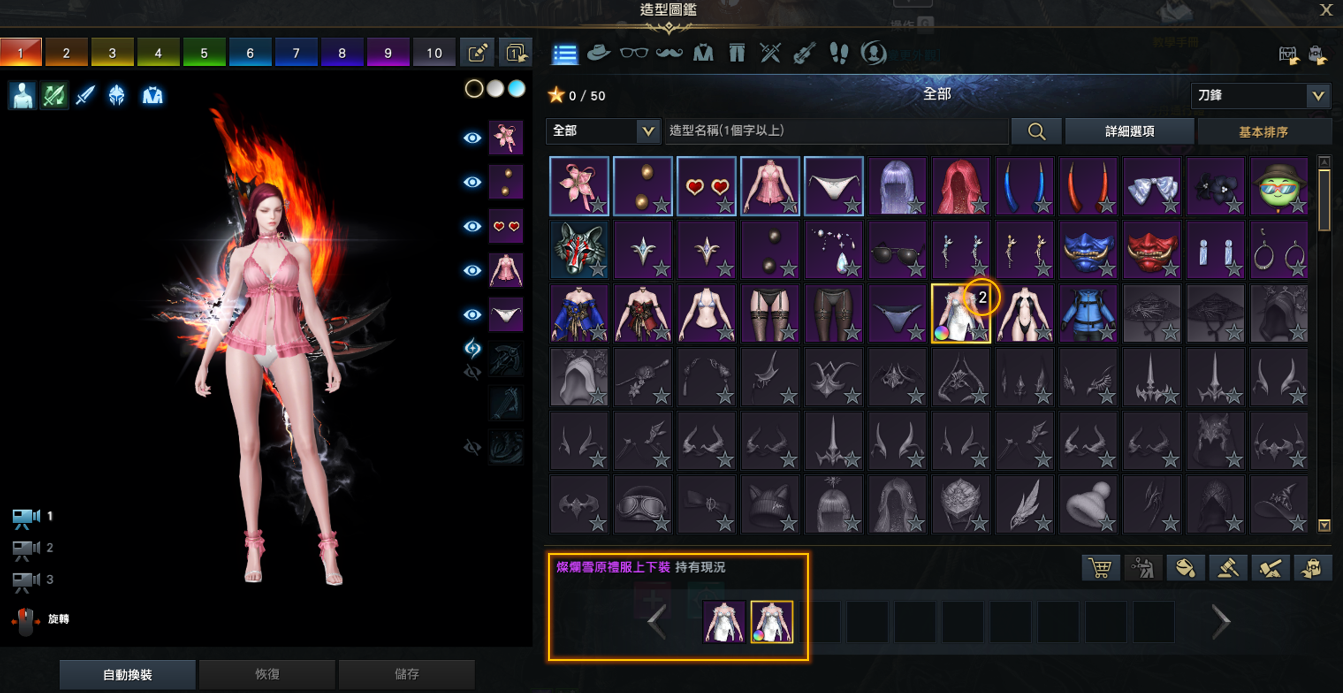1343x693 pixels.
Task: Click the outfit name search field
Action: point(835,131)
